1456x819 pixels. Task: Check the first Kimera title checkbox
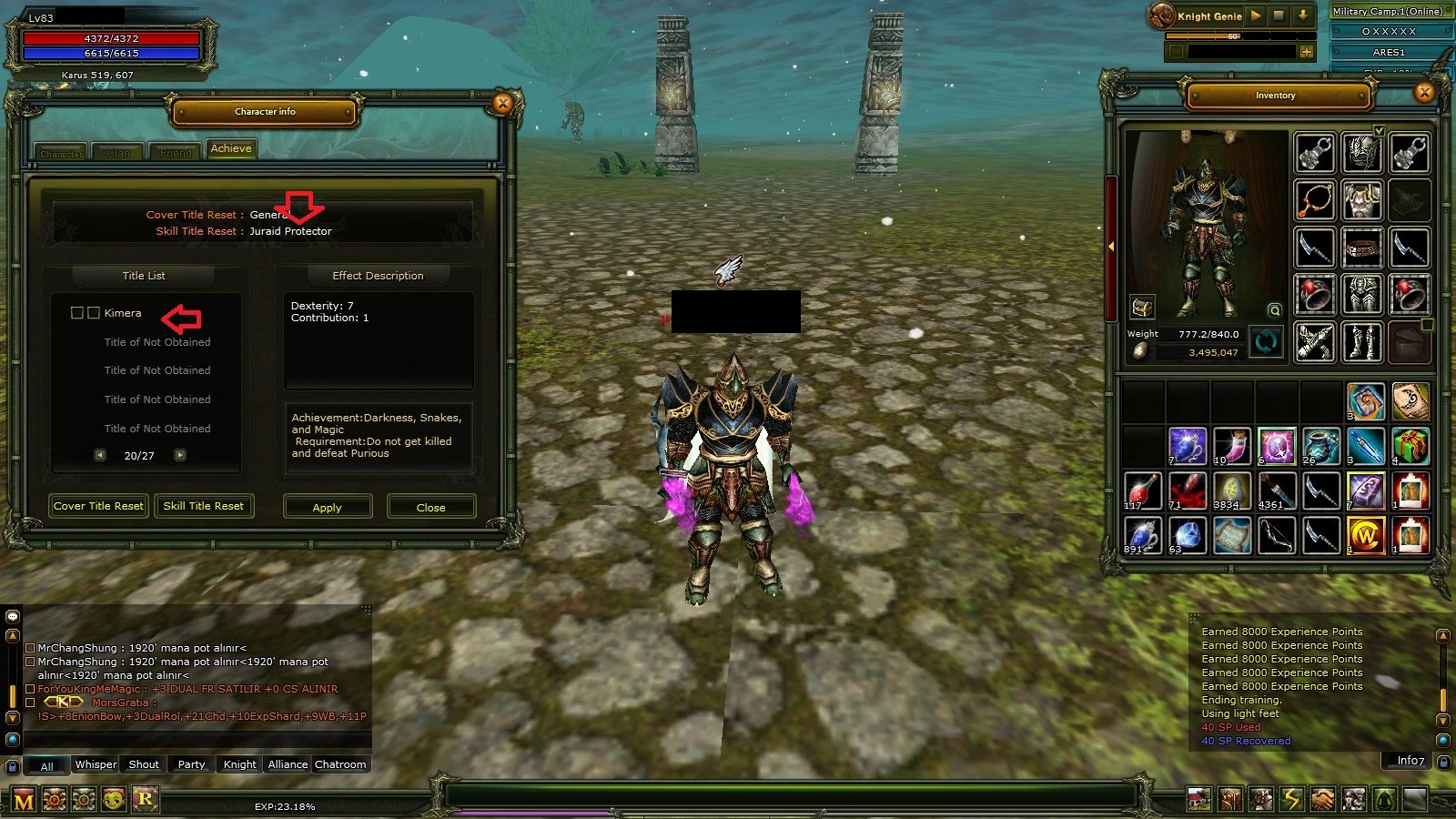coord(78,312)
